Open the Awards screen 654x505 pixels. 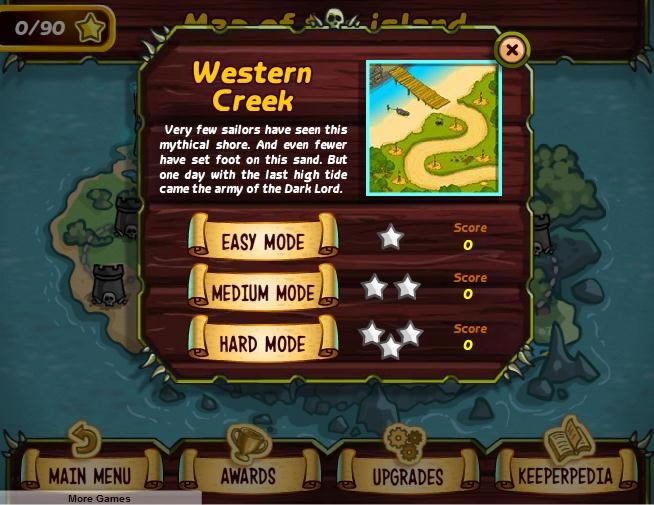[x=250, y=474]
